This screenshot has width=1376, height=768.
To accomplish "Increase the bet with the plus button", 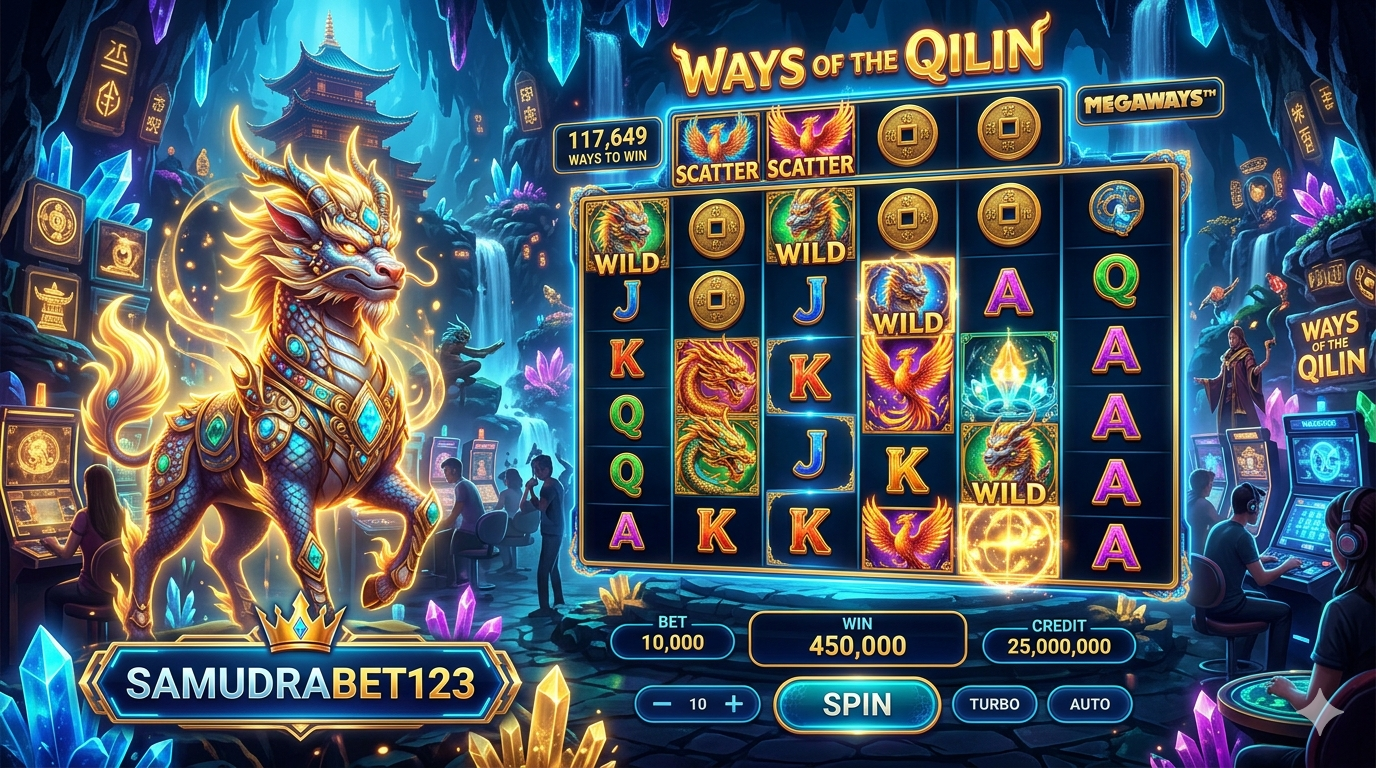I will (x=734, y=704).
